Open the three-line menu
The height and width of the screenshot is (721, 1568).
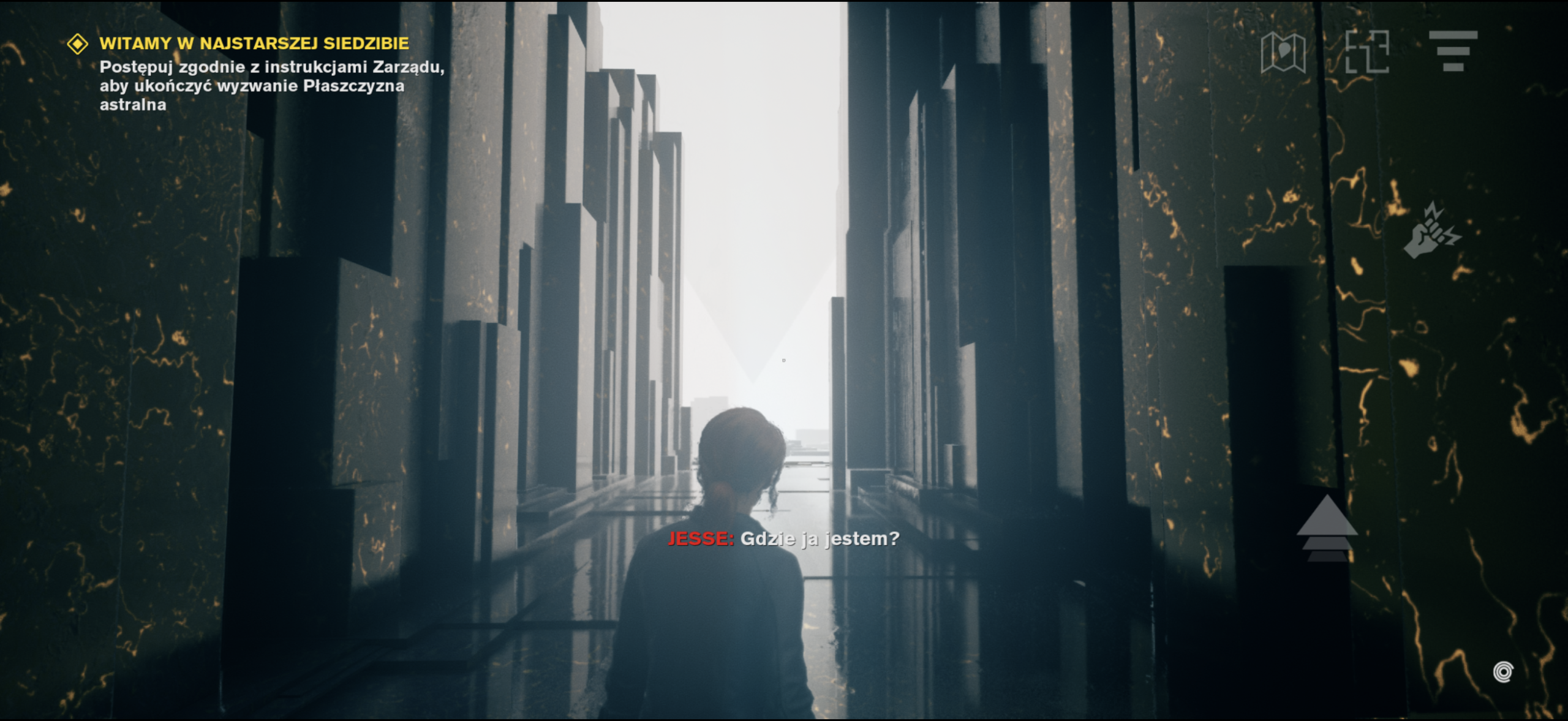point(1453,51)
